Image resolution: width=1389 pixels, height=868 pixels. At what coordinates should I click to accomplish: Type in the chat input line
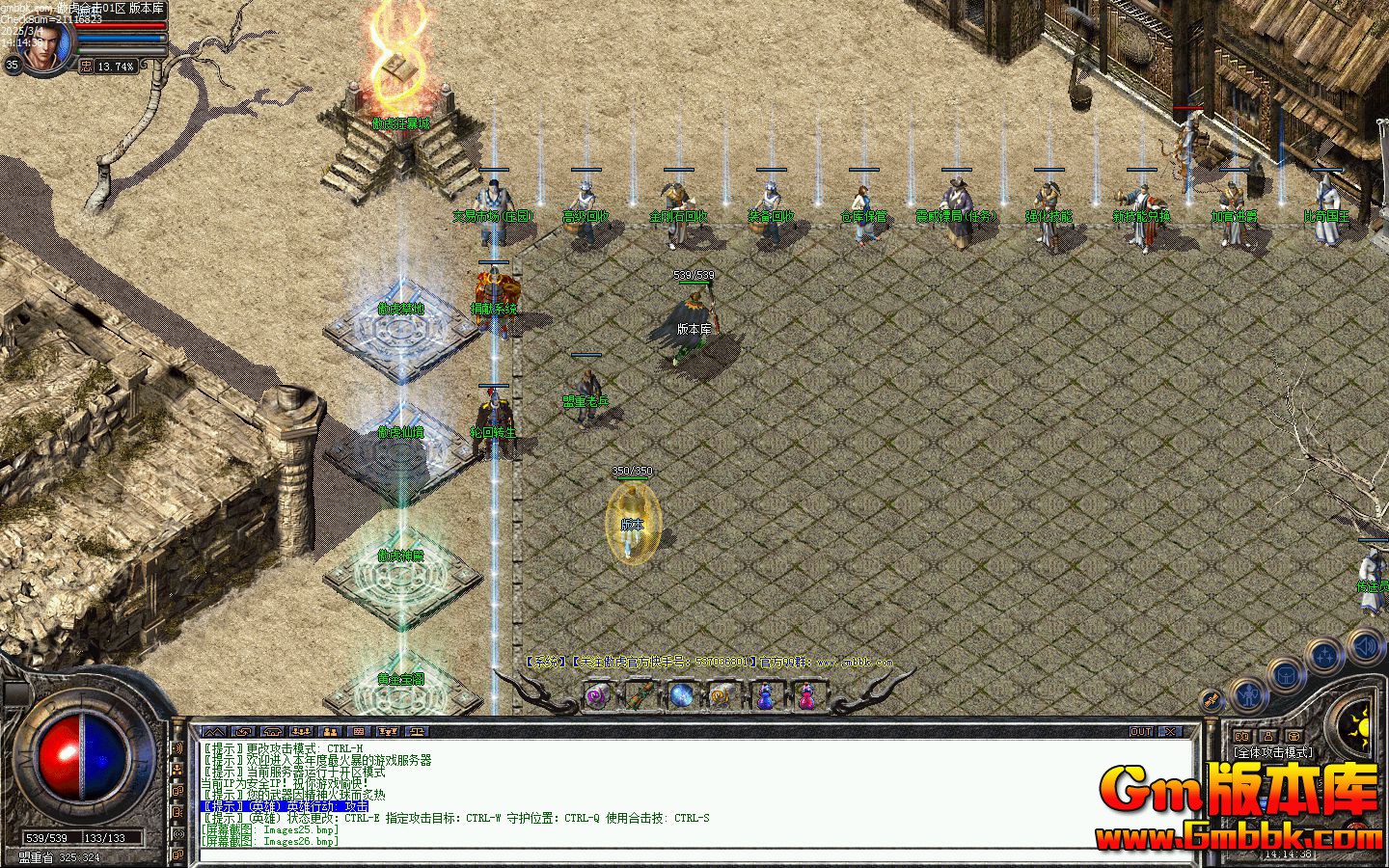pyautogui.click(x=675, y=854)
